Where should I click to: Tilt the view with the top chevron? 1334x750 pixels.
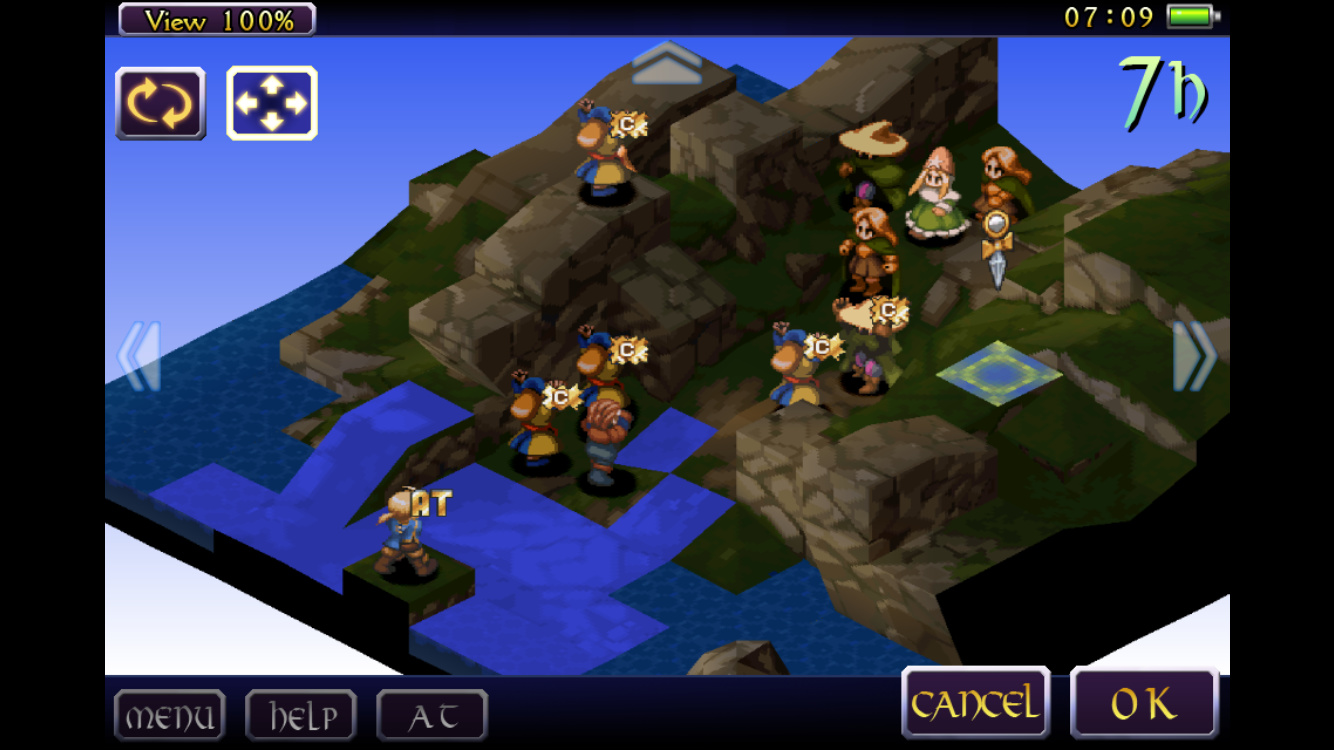(667, 62)
